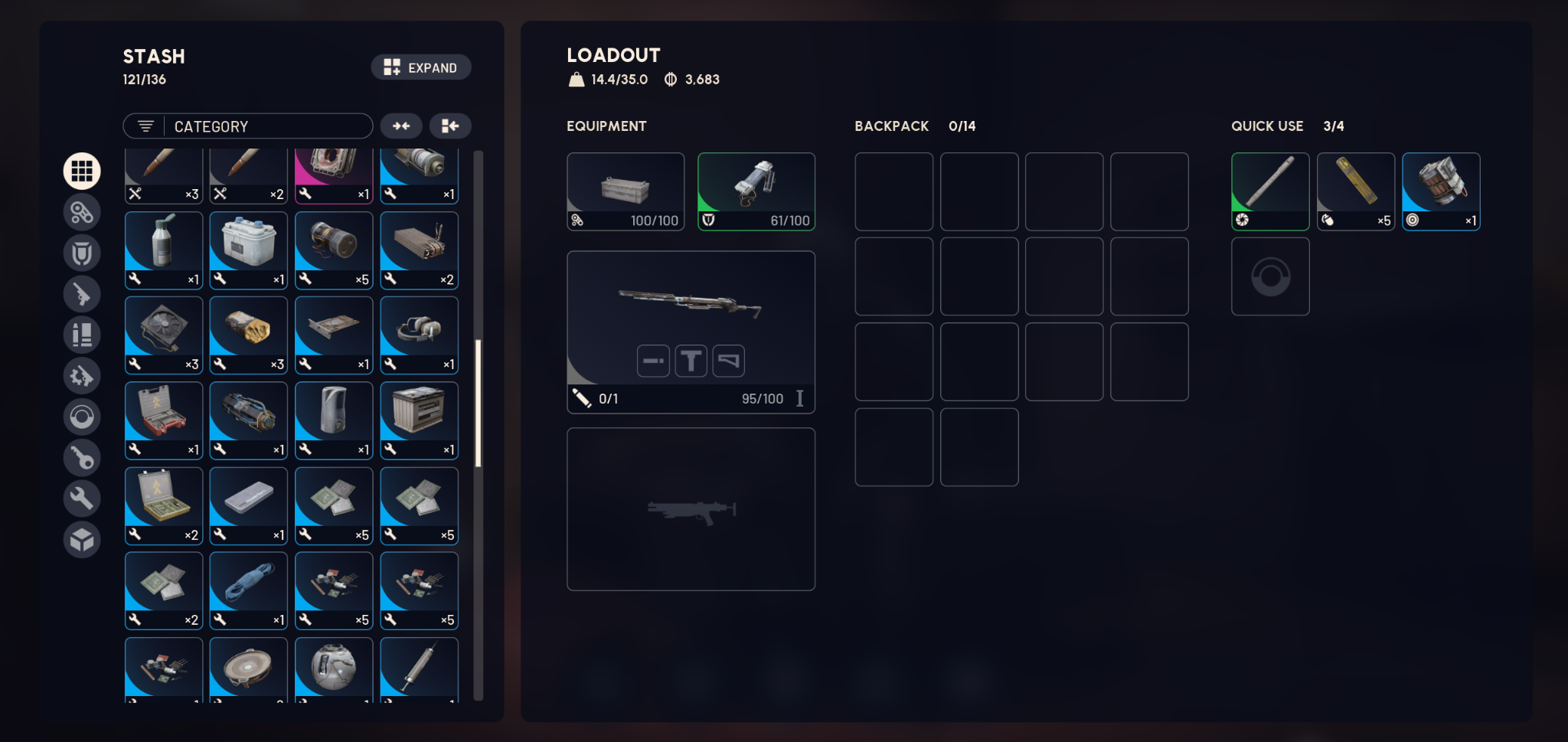Open the weapons category filter
This screenshot has width=1568, height=742.
[82, 294]
